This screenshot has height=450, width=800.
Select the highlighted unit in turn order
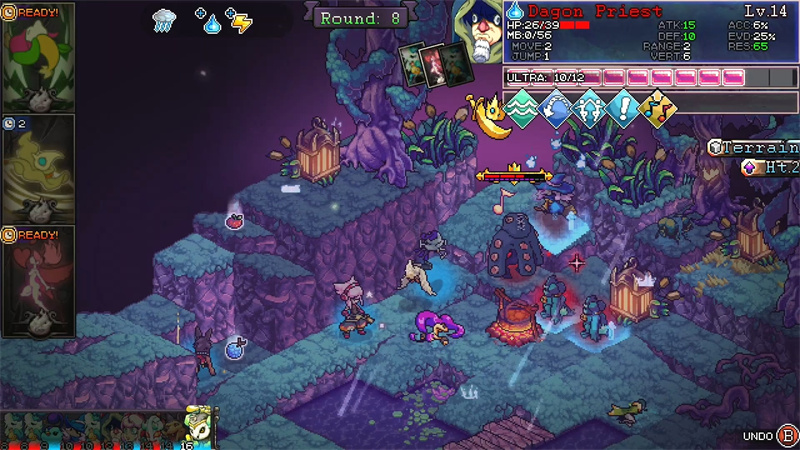click(201, 425)
